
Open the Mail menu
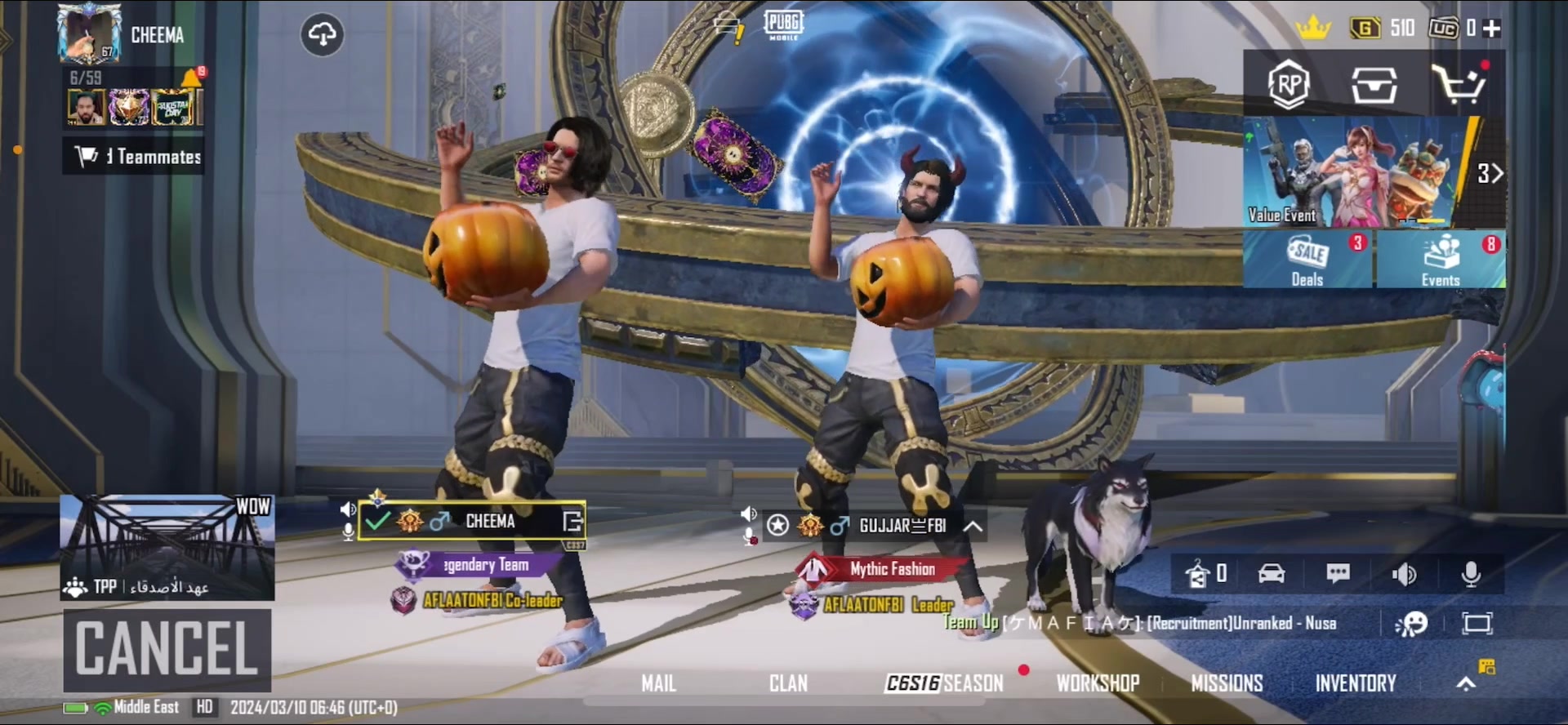(658, 683)
